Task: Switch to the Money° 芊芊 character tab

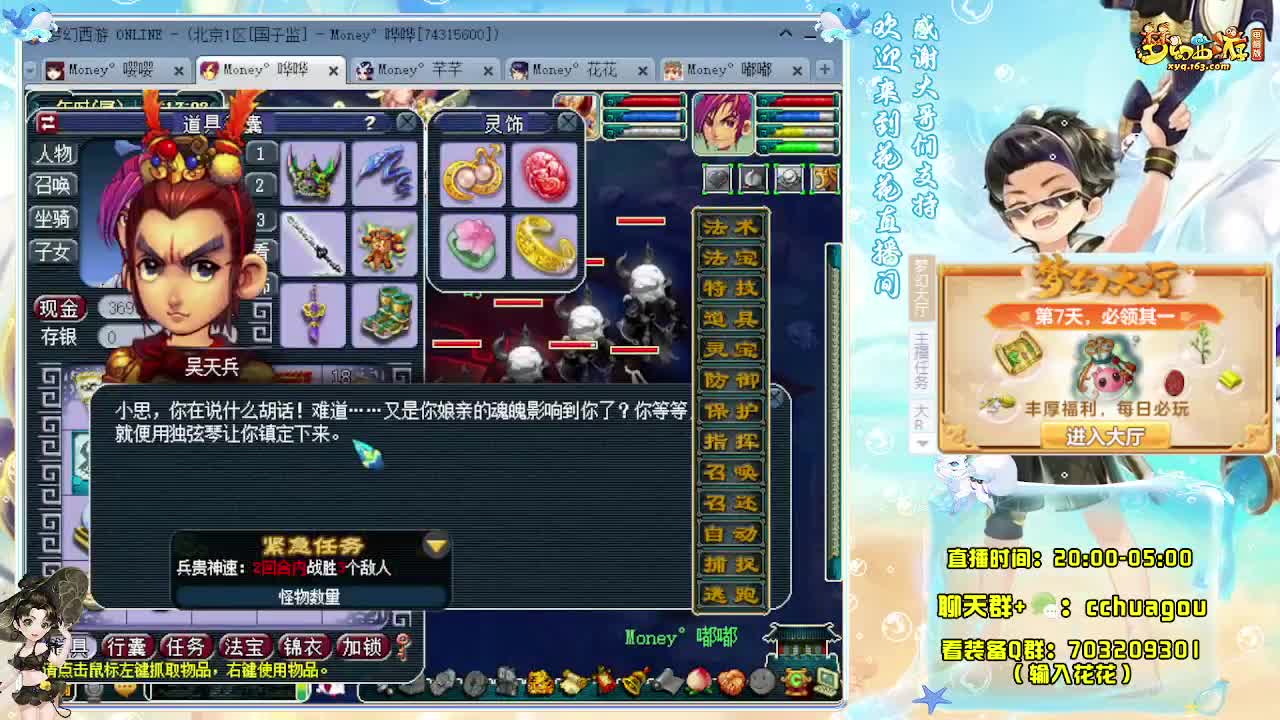Action: click(x=410, y=71)
